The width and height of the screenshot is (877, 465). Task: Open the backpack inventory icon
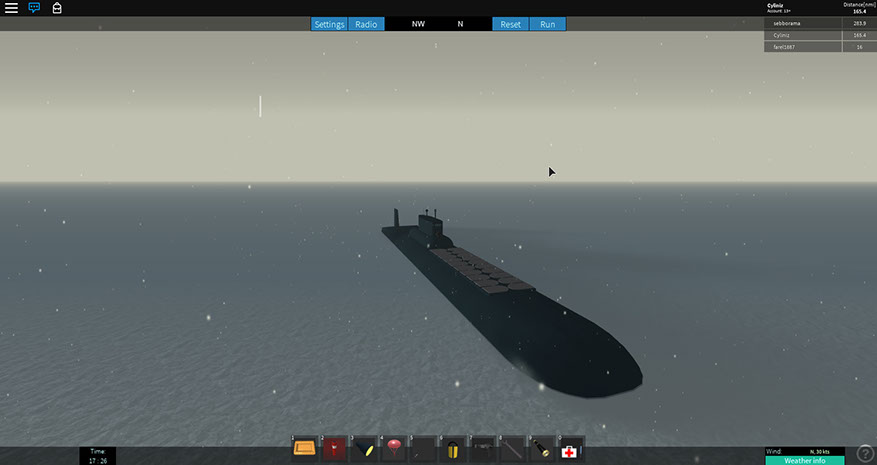[x=57, y=8]
